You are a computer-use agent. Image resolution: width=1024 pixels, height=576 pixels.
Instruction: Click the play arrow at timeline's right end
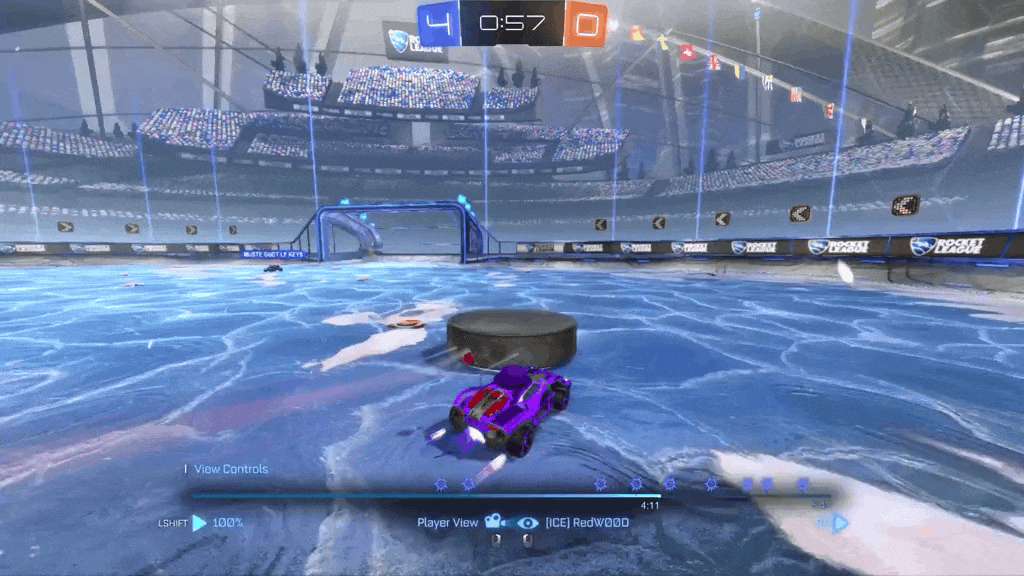pyautogui.click(x=840, y=522)
